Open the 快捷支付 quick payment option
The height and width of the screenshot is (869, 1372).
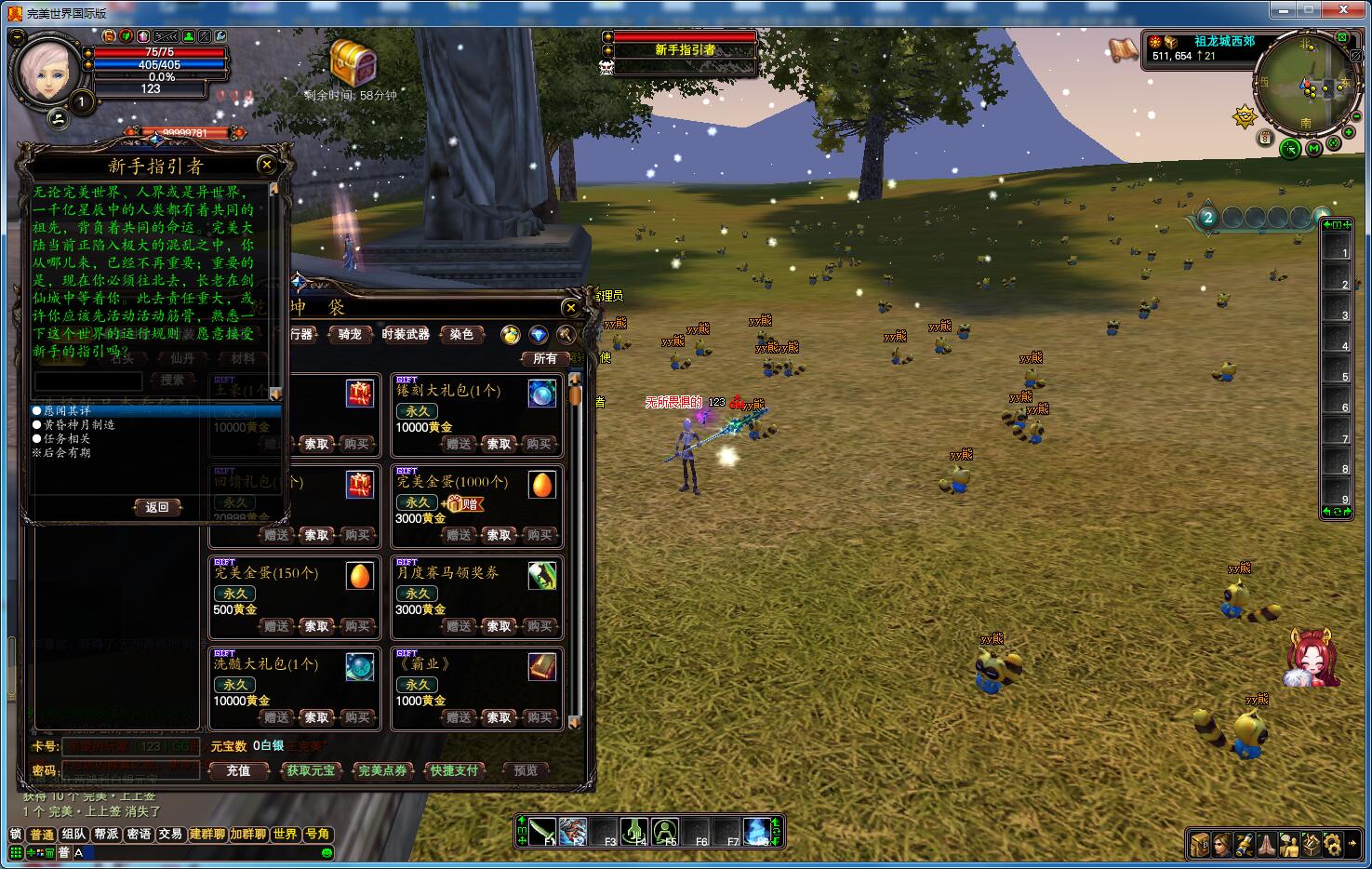click(x=454, y=770)
